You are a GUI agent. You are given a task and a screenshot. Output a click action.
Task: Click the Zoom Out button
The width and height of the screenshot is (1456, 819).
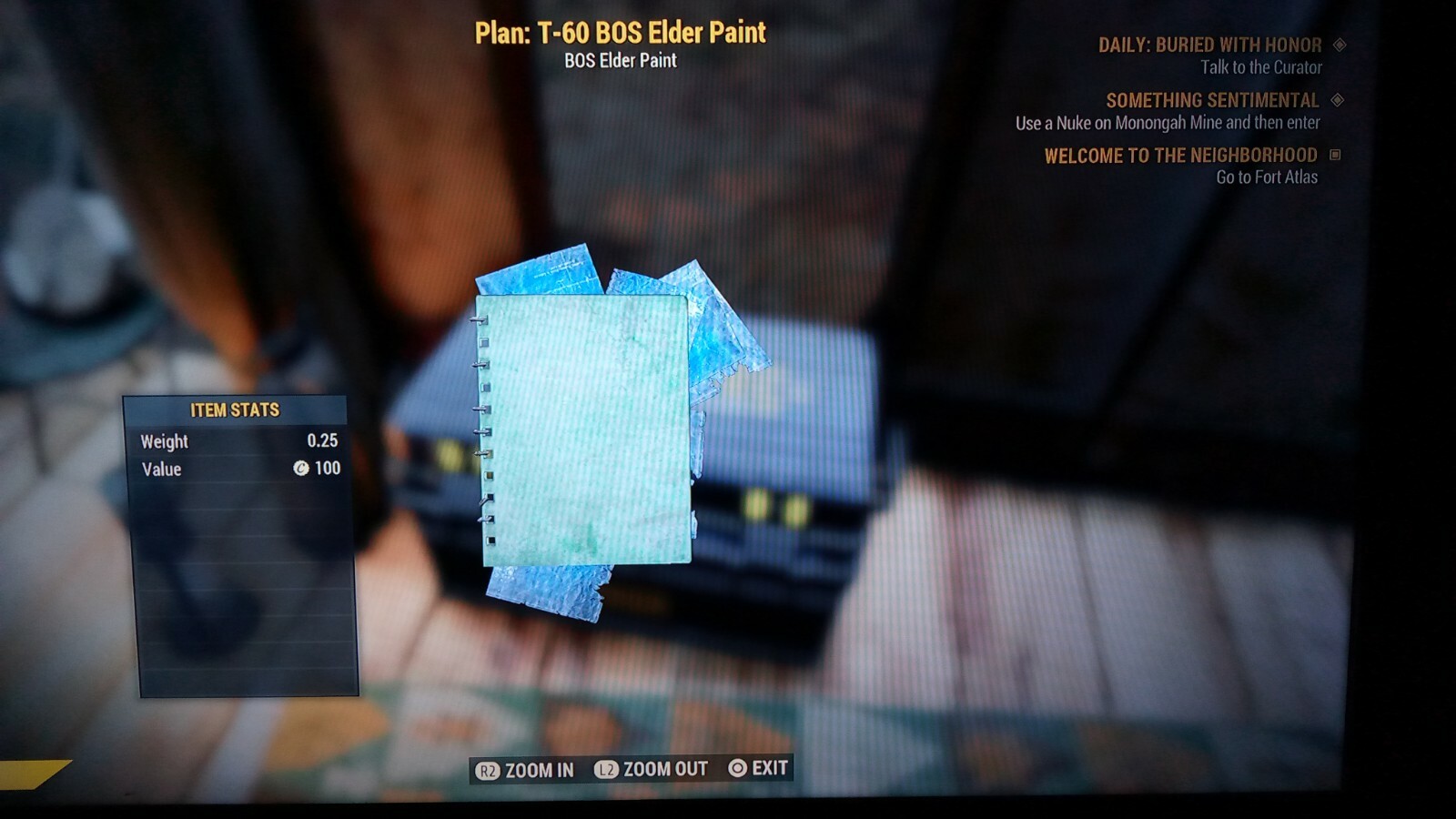pos(651,769)
